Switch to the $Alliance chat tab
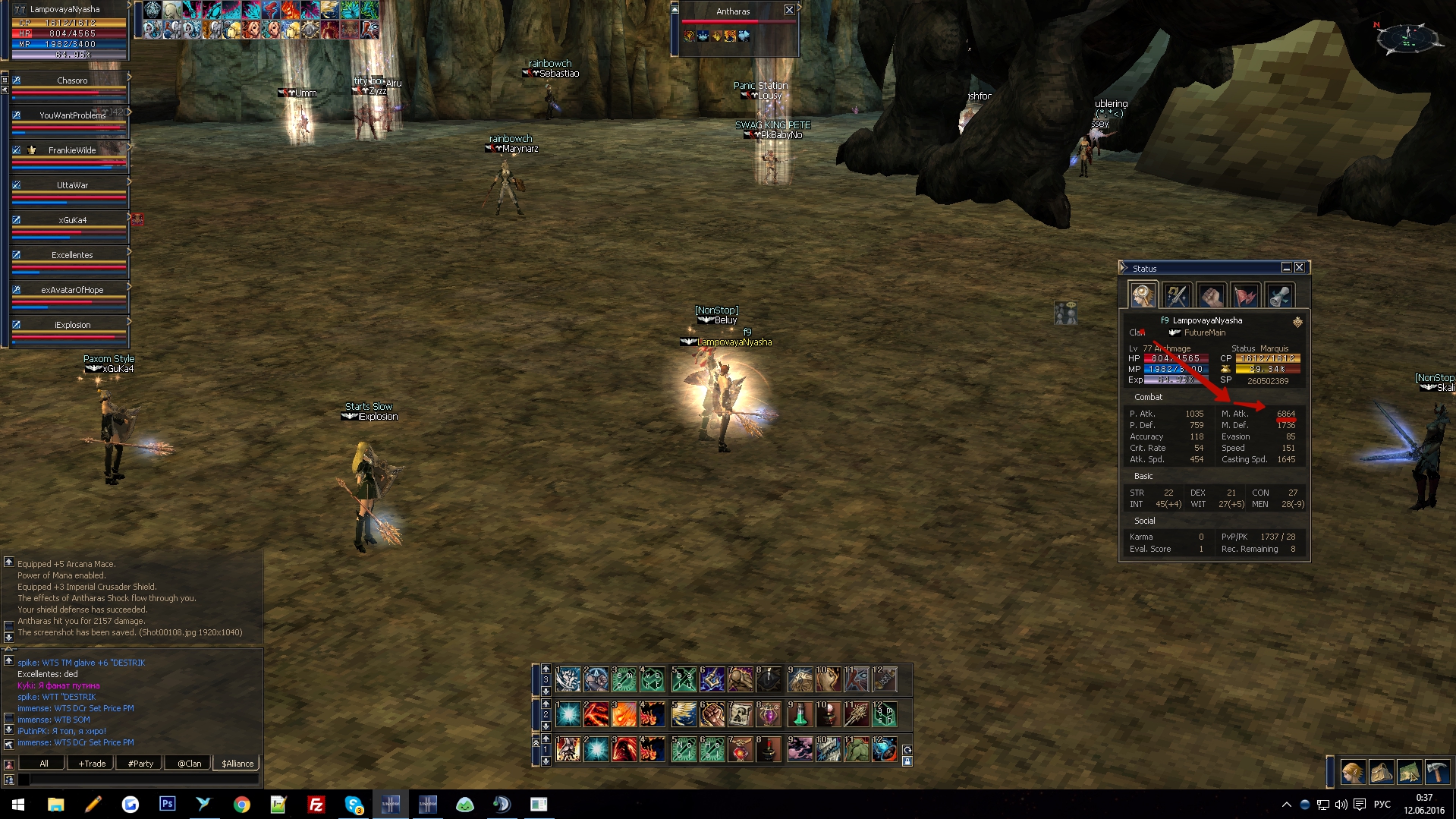1456x819 pixels. coord(237,764)
